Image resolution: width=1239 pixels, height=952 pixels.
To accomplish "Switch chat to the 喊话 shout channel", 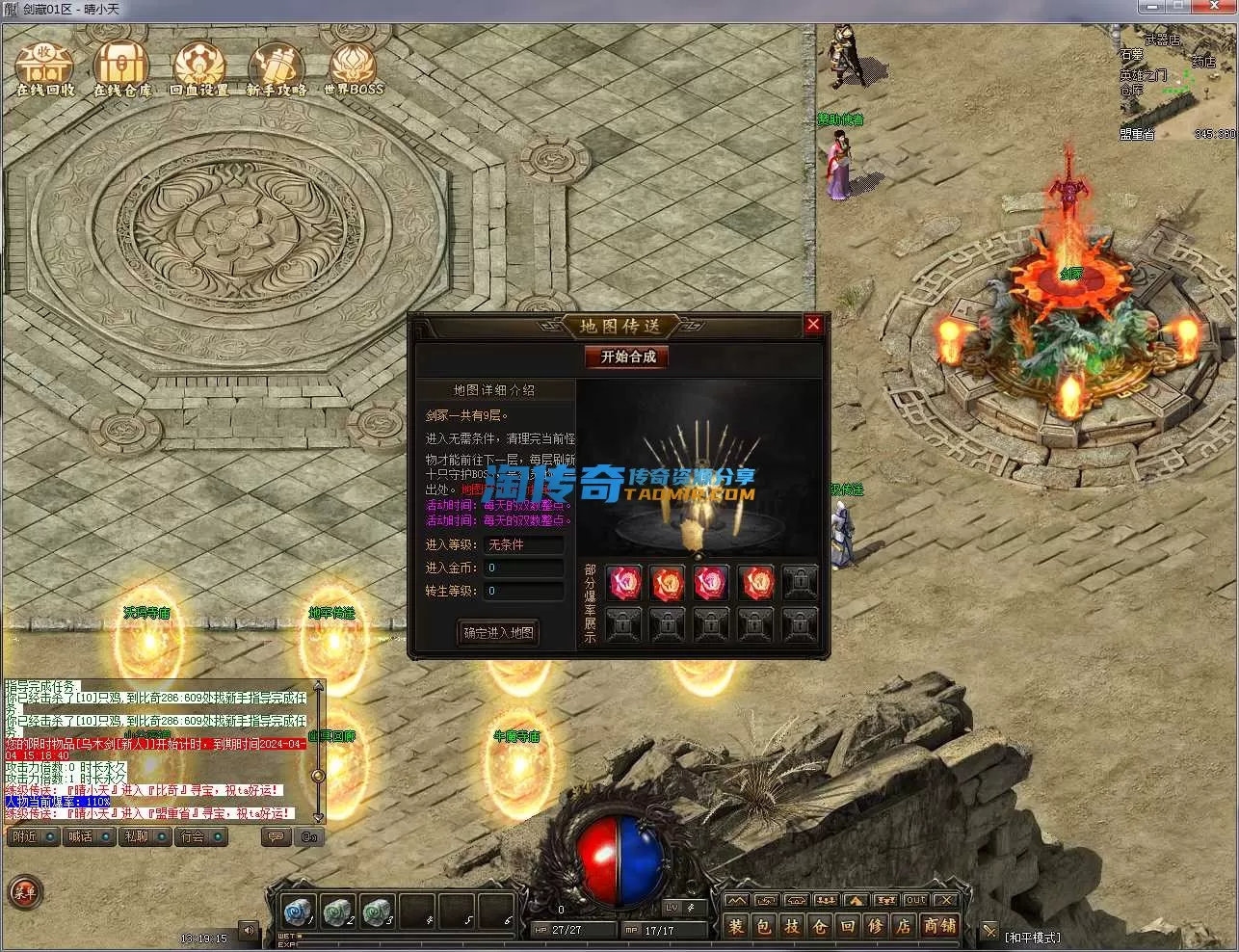I will pos(81,836).
